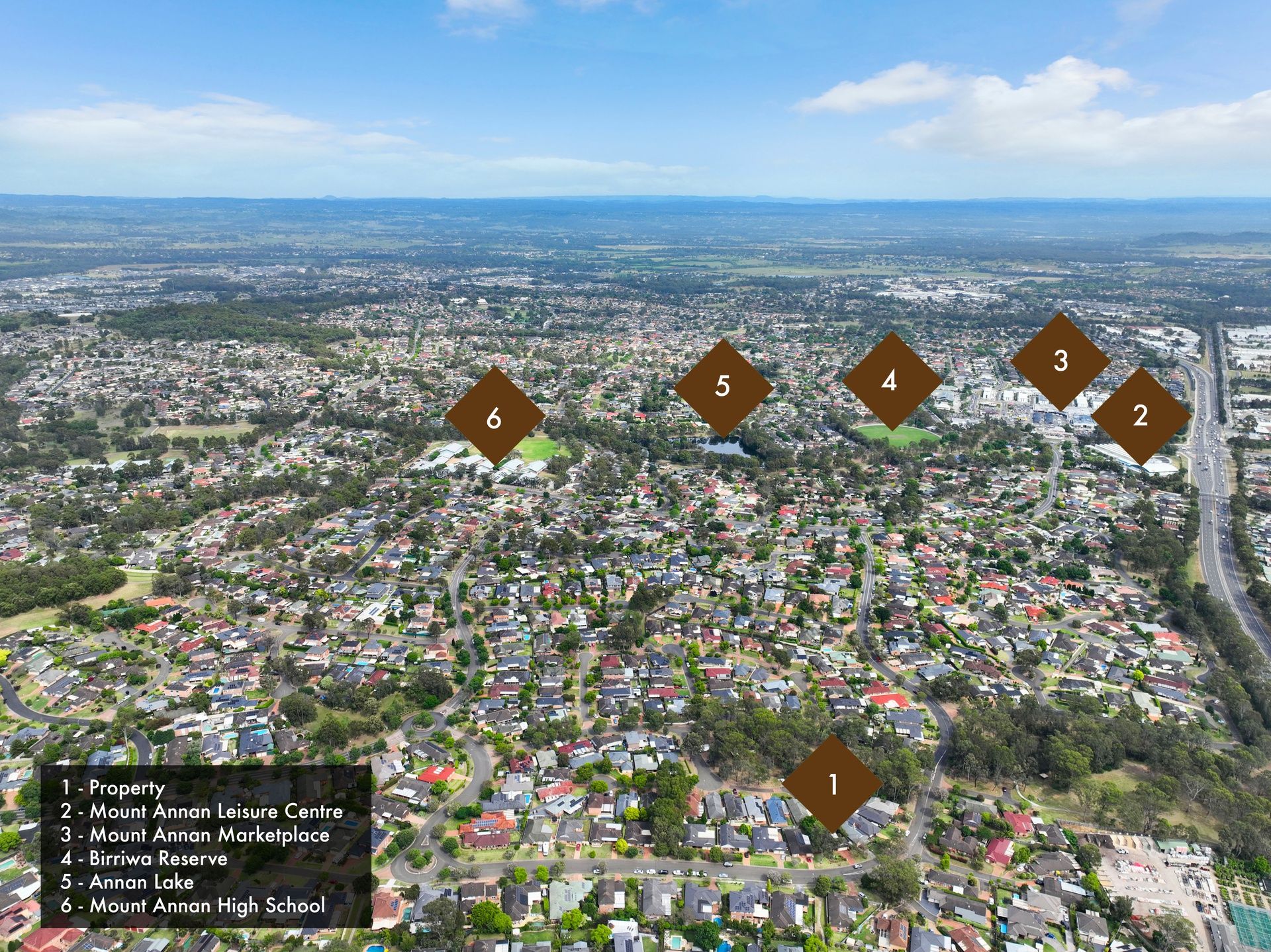Choose the Annan Lake legend entry
This screenshot has height=952, width=1271.
tap(127, 882)
